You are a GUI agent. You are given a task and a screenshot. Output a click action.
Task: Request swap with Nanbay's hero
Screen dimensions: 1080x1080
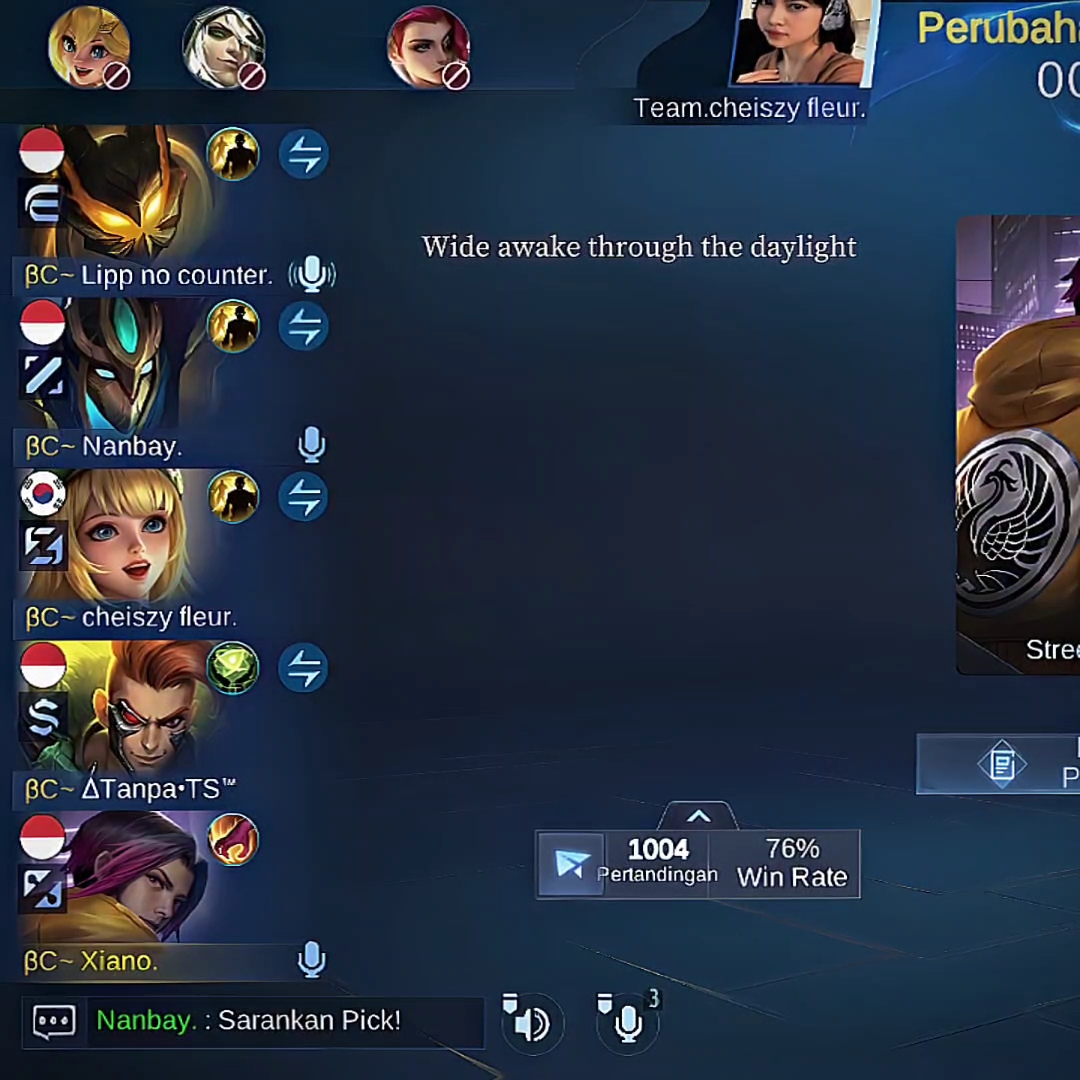pos(303,327)
